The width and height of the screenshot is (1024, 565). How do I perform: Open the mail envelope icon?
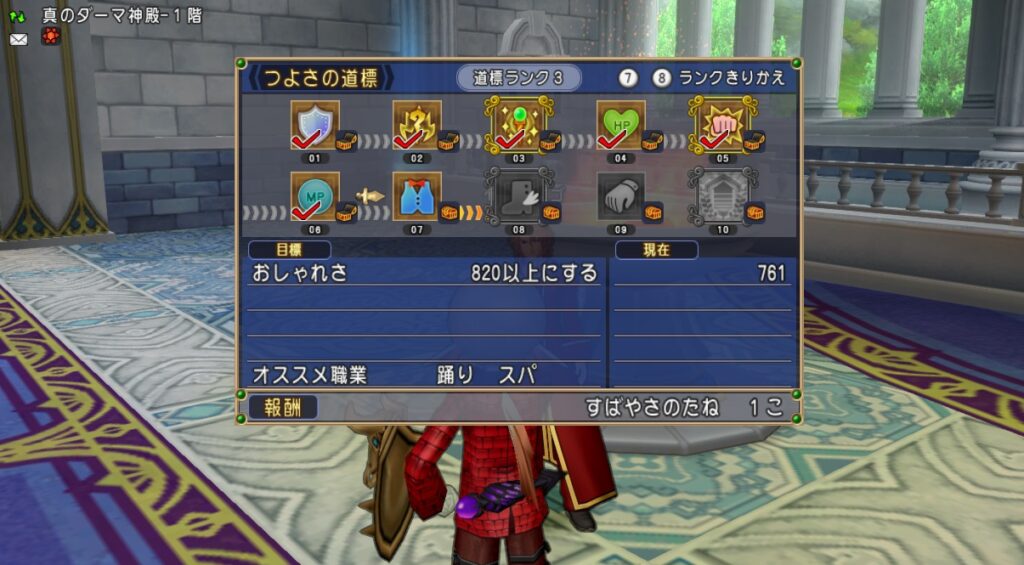[18, 39]
